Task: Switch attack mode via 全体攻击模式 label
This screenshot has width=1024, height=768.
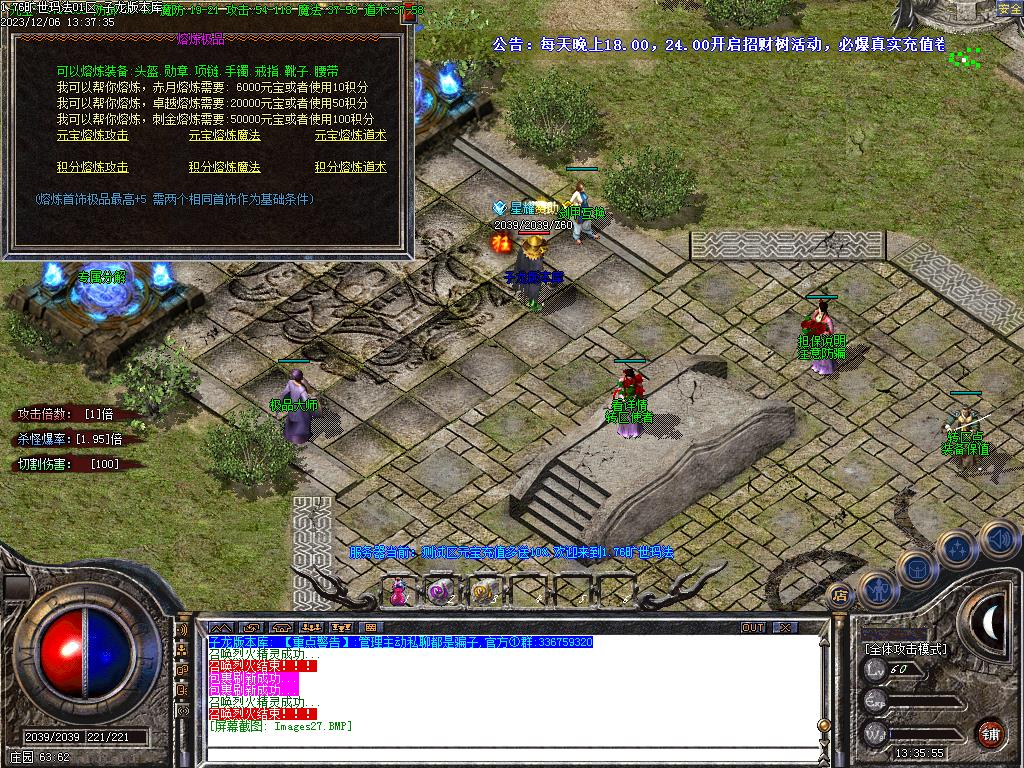Action: (906, 649)
